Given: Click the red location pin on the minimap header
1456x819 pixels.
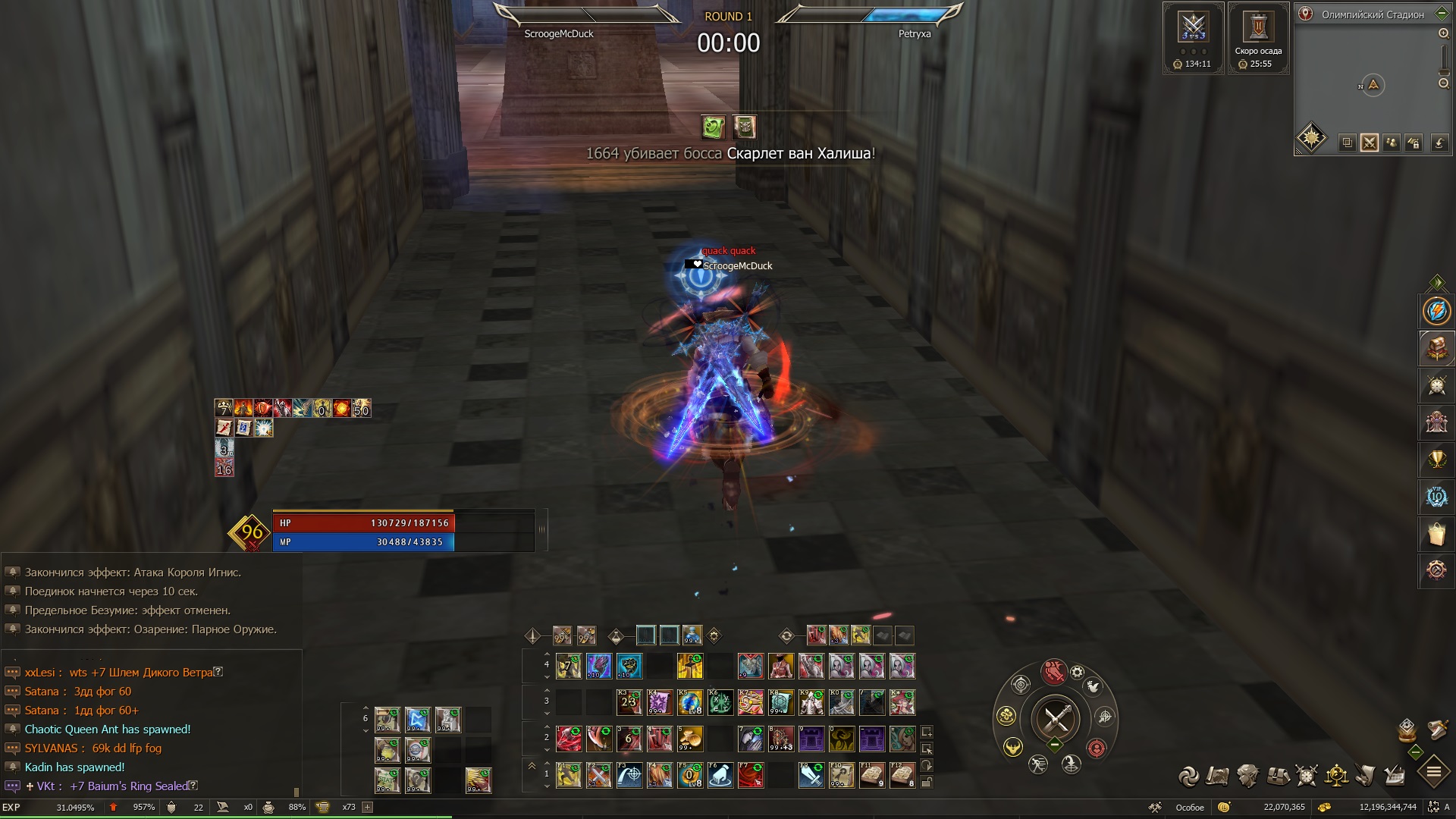Looking at the screenshot, I should [1306, 14].
